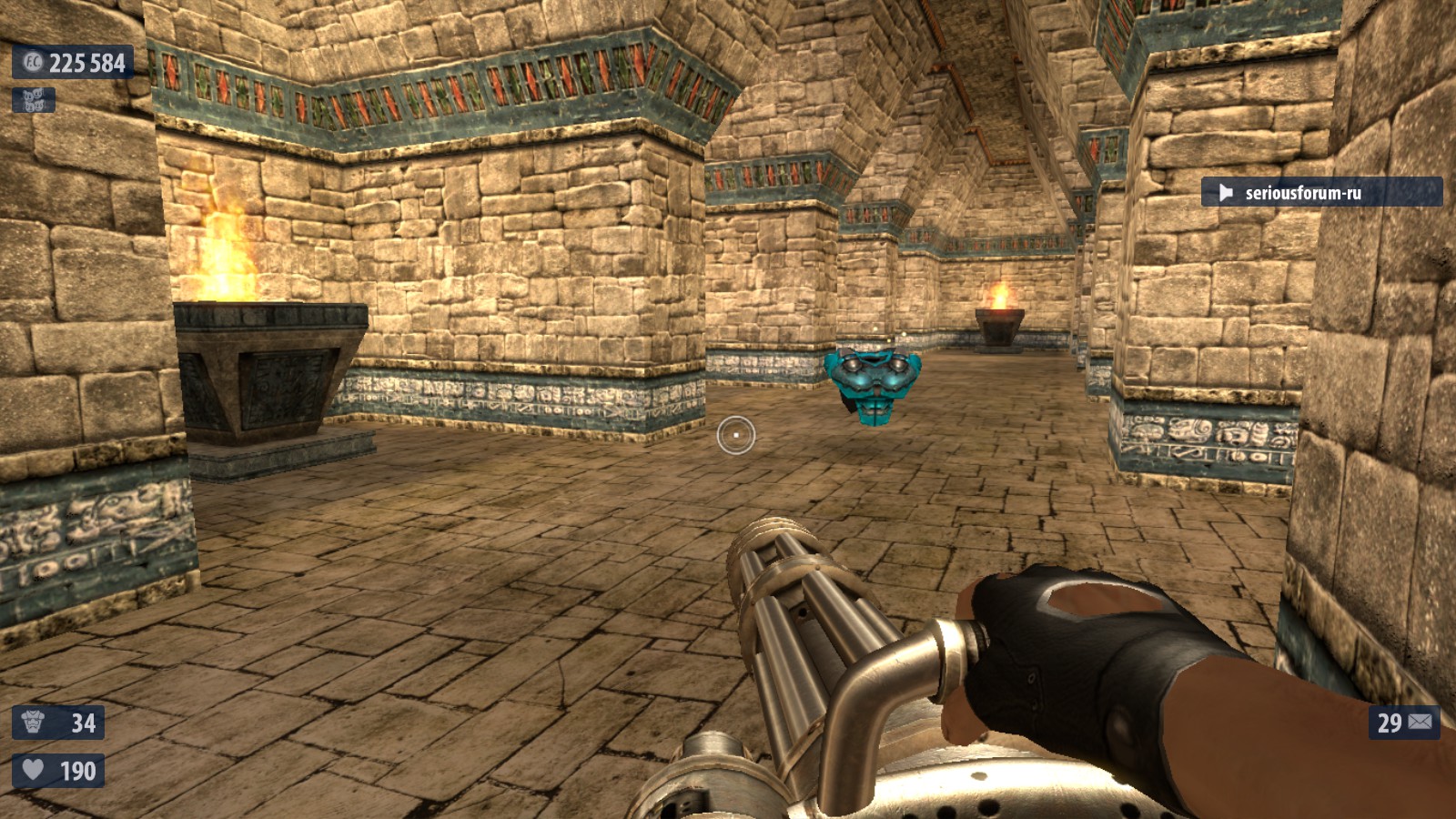
Task: Click the four-faces icon below the score
Action: pos(34,100)
